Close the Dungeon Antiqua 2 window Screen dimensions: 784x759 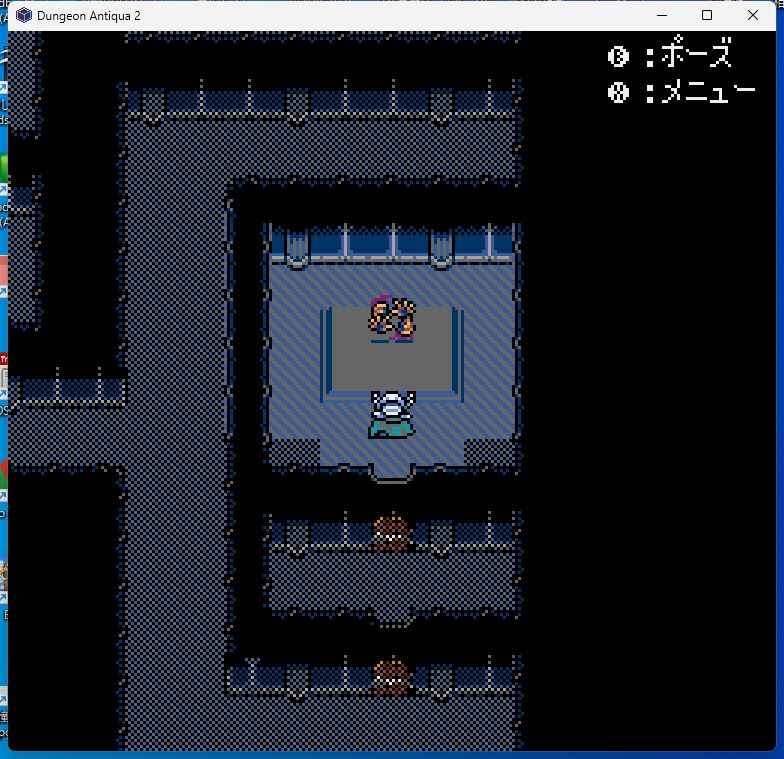point(752,15)
